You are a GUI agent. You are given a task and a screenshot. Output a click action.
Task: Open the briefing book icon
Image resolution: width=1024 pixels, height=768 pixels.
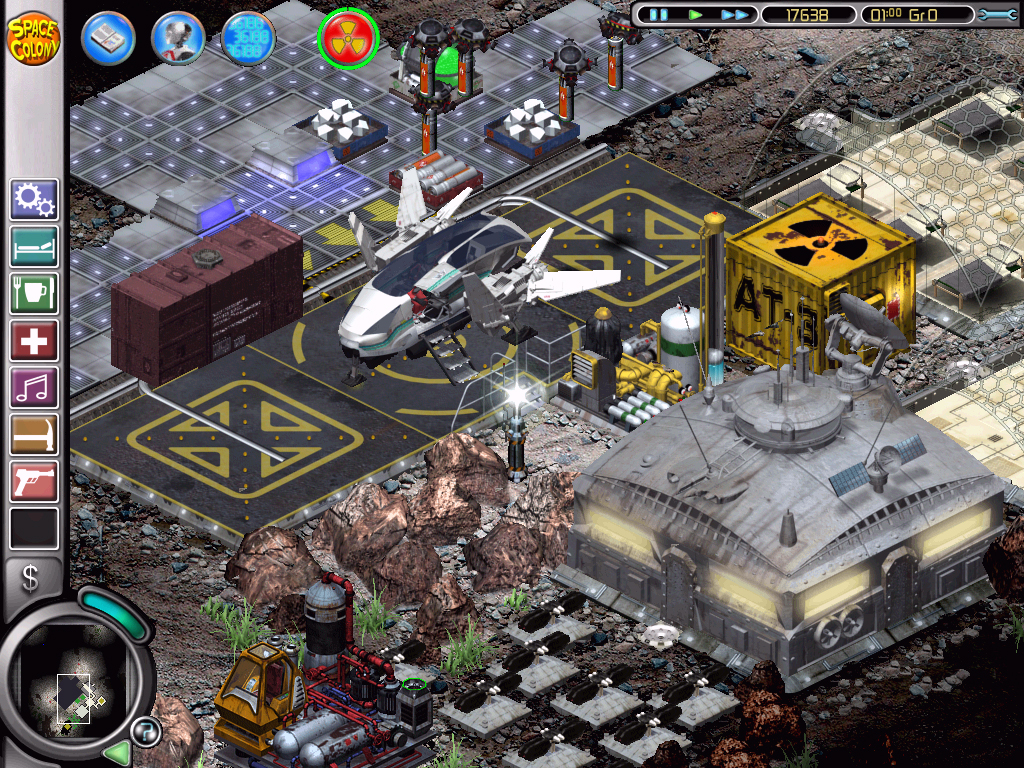click(107, 38)
